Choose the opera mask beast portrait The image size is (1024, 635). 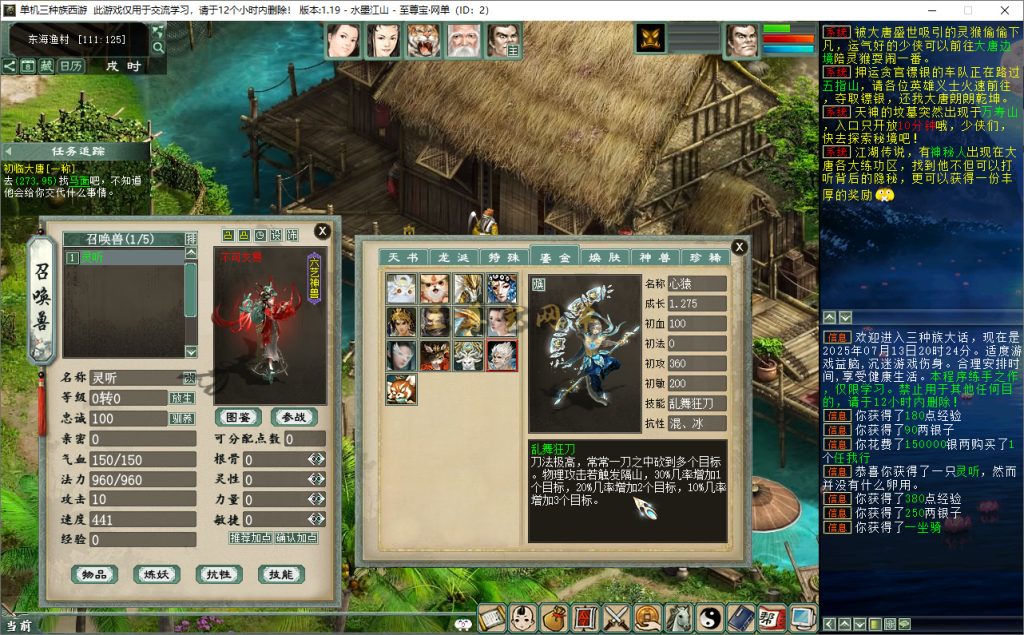point(501,289)
